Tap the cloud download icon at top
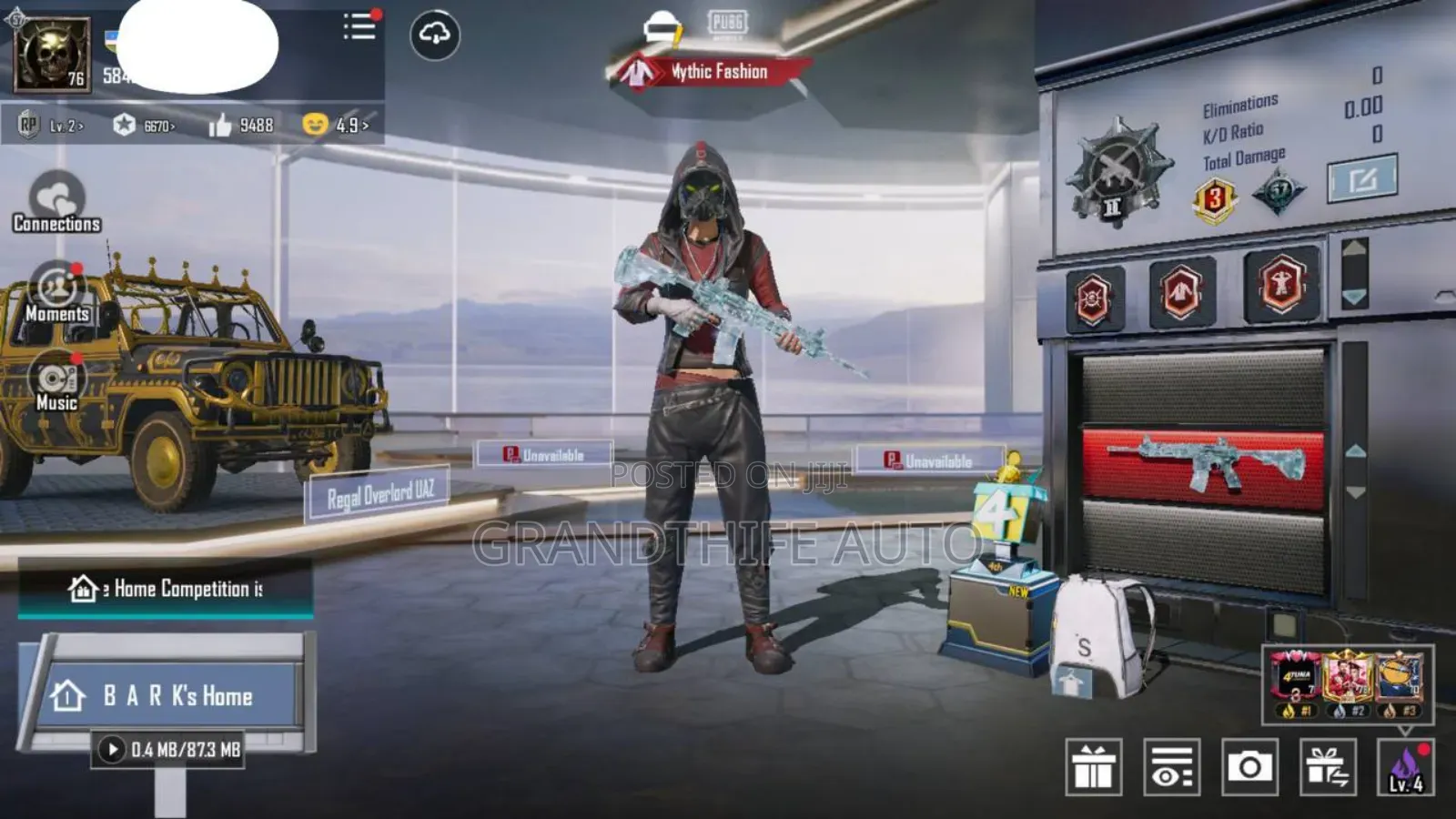 (434, 33)
